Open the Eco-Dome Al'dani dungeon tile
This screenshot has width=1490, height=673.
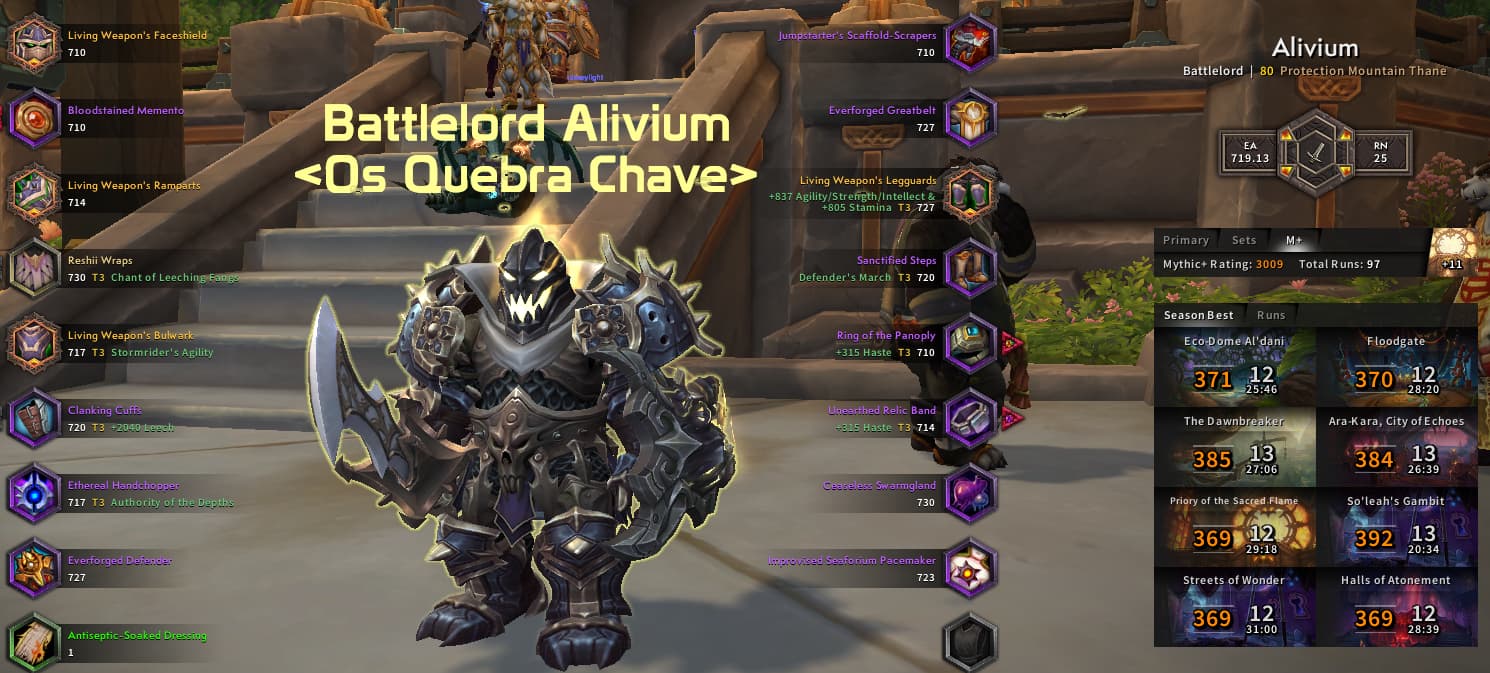[1234, 366]
